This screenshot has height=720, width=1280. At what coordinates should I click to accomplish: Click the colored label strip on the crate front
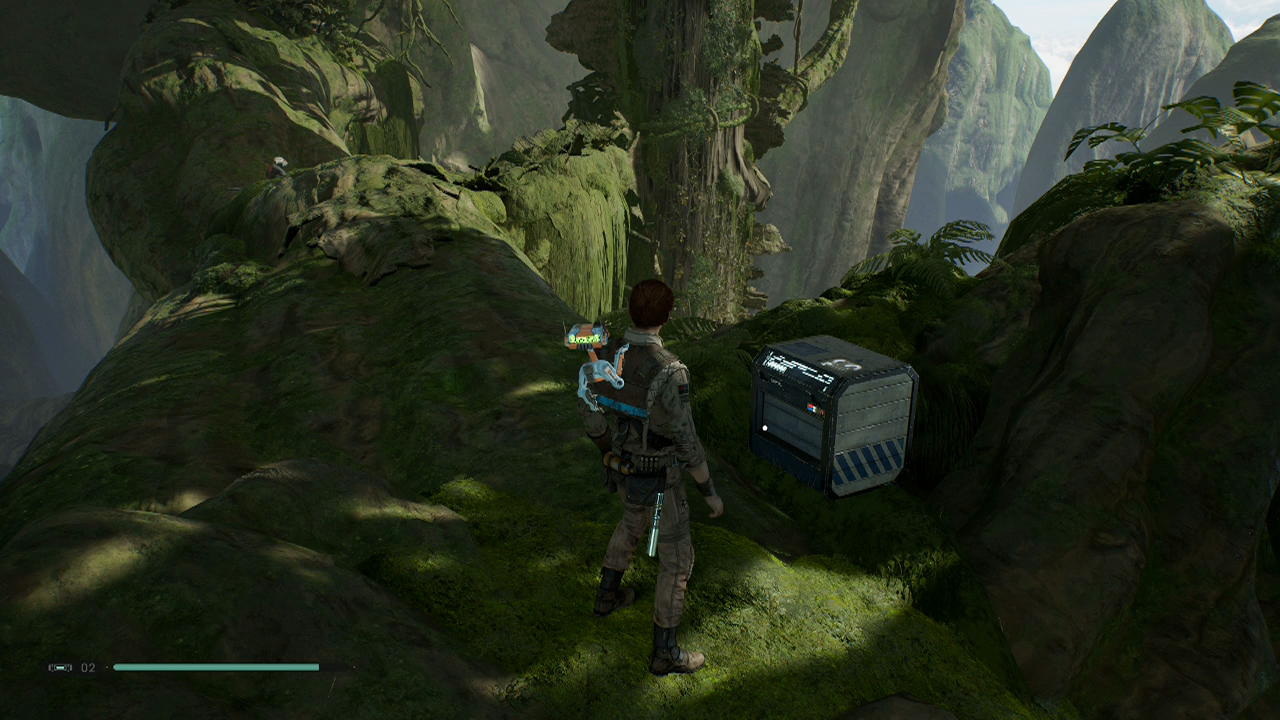814,408
